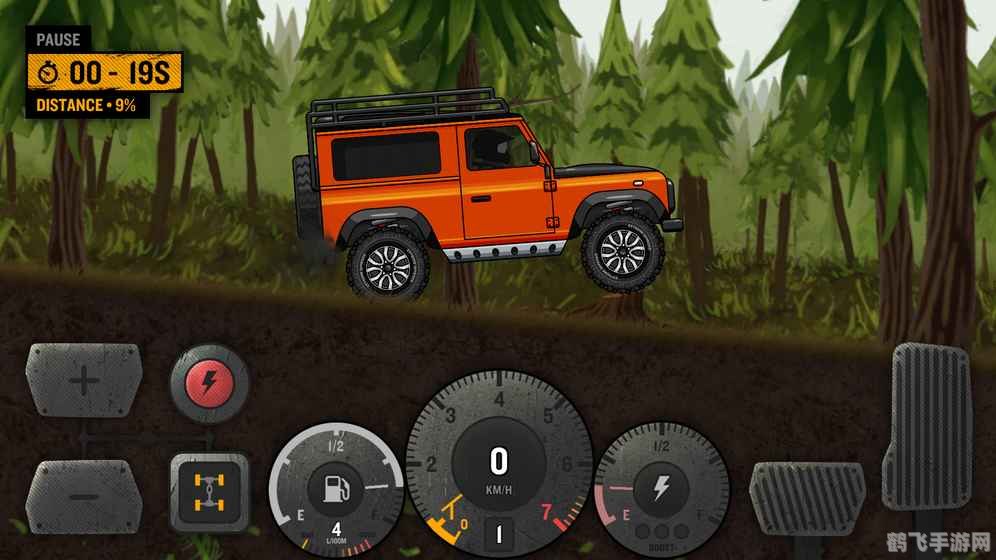
Task: Shift up with the plus button
Action: pyautogui.click(x=84, y=380)
